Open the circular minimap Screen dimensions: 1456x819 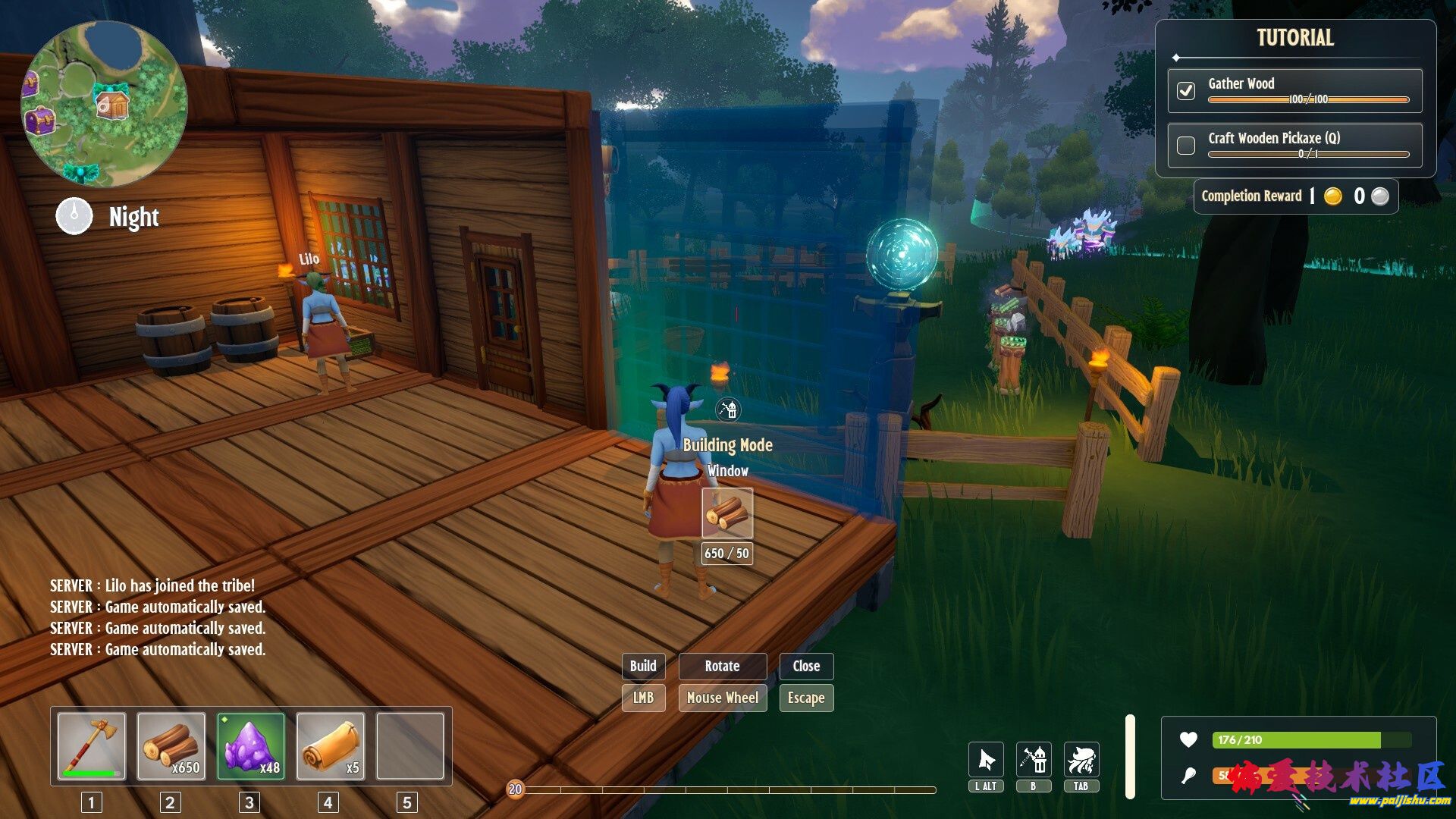pyautogui.click(x=104, y=104)
